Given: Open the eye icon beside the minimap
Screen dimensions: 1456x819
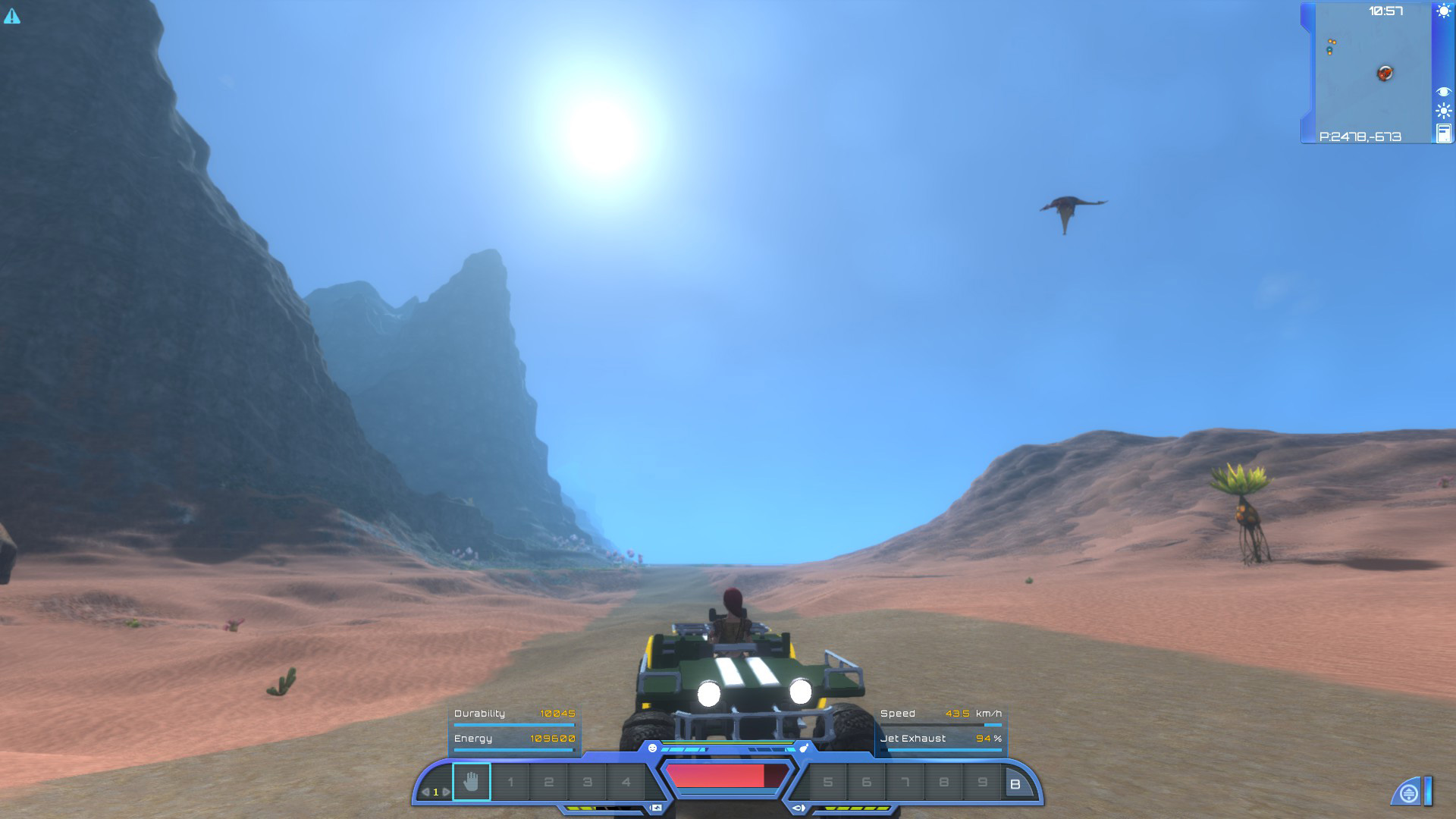Looking at the screenshot, I should click(1443, 89).
